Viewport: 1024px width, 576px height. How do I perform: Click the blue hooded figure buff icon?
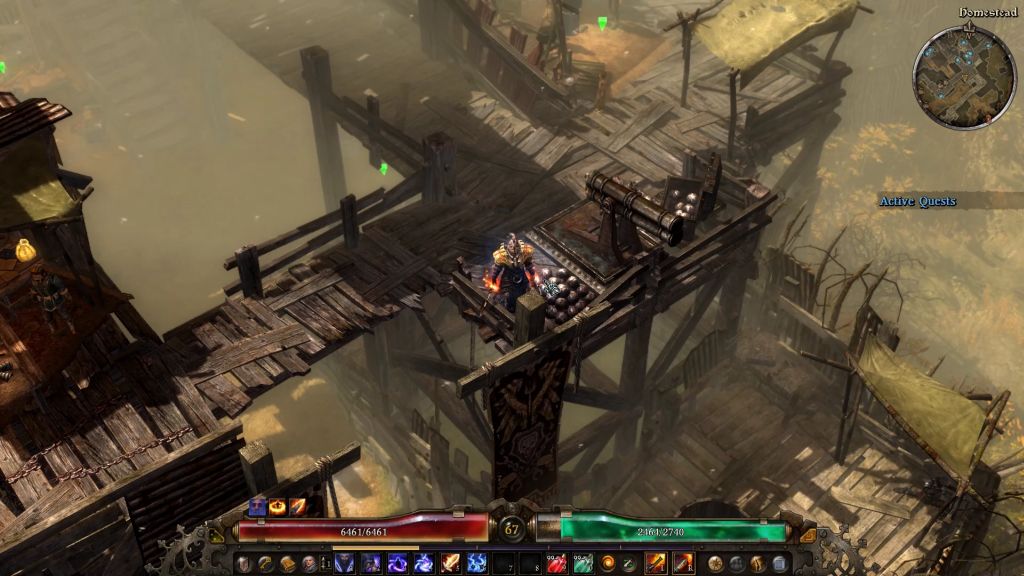tap(257, 506)
